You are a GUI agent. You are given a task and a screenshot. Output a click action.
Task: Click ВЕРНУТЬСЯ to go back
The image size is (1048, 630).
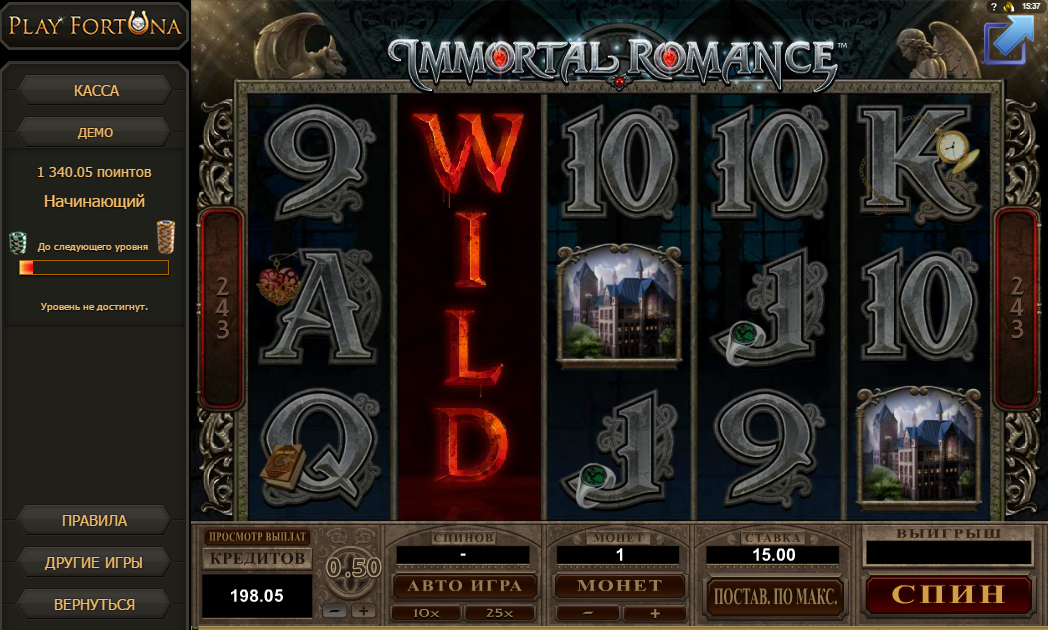coord(95,604)
